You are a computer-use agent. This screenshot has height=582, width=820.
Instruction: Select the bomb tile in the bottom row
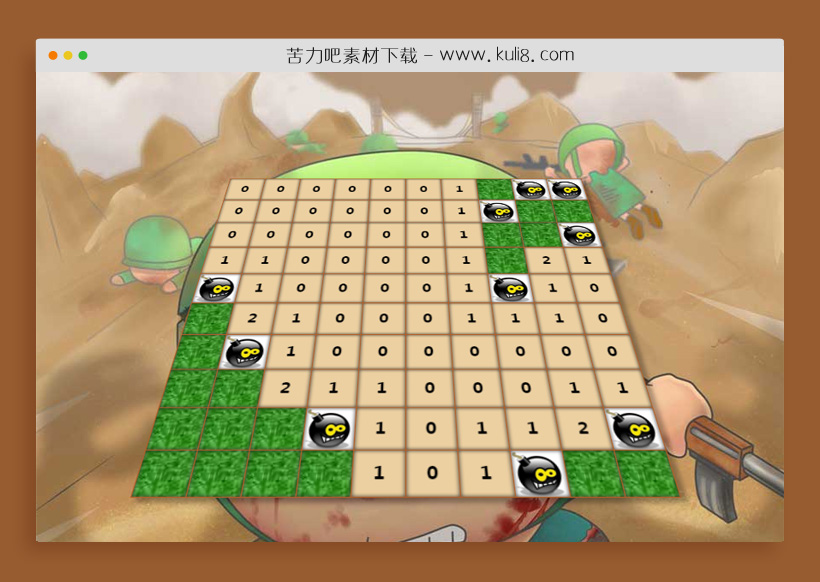[x=540, y=474]
